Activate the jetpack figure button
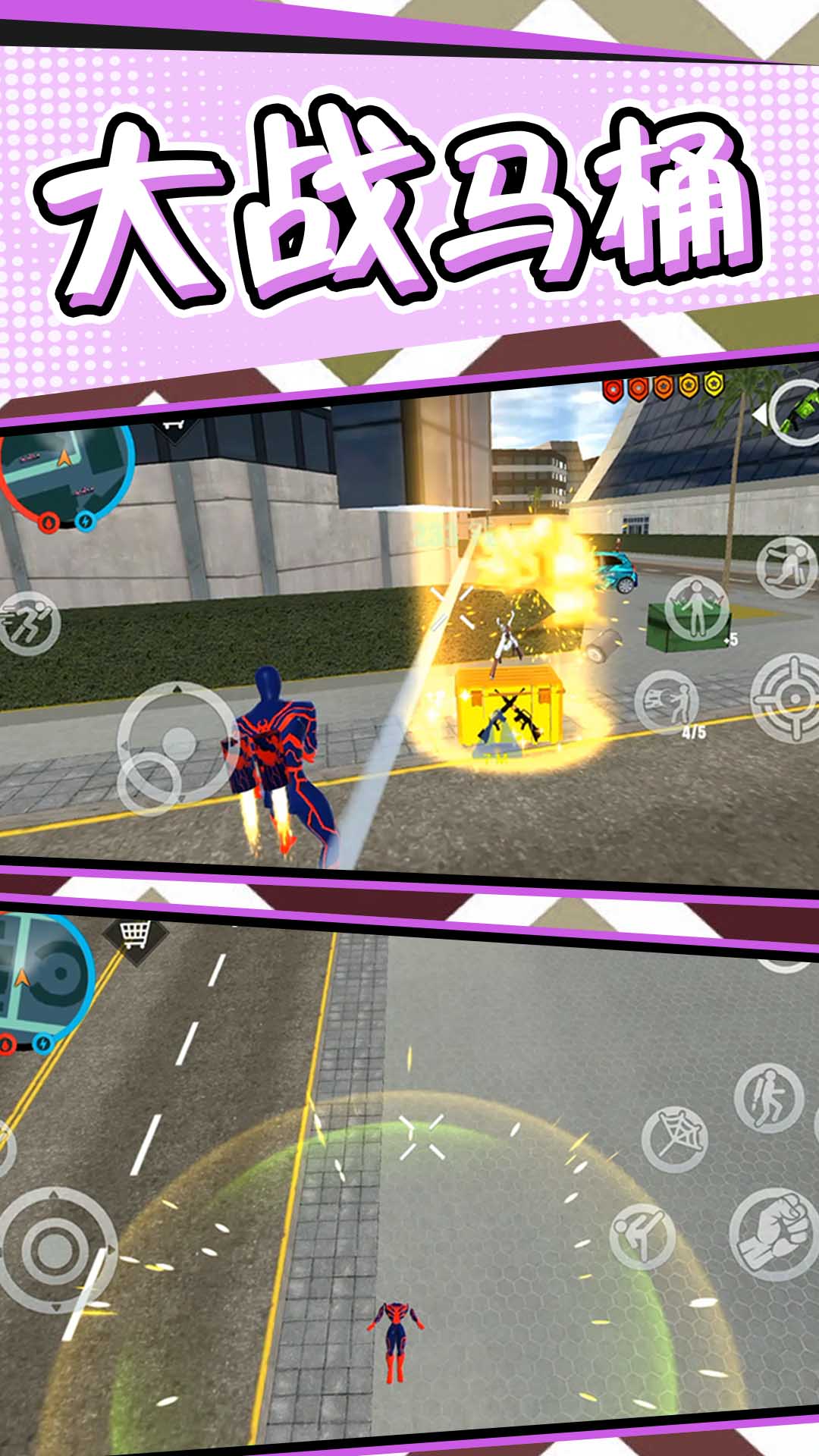This screenshot has width=819, height=1456. click(x=768, y=1097)
